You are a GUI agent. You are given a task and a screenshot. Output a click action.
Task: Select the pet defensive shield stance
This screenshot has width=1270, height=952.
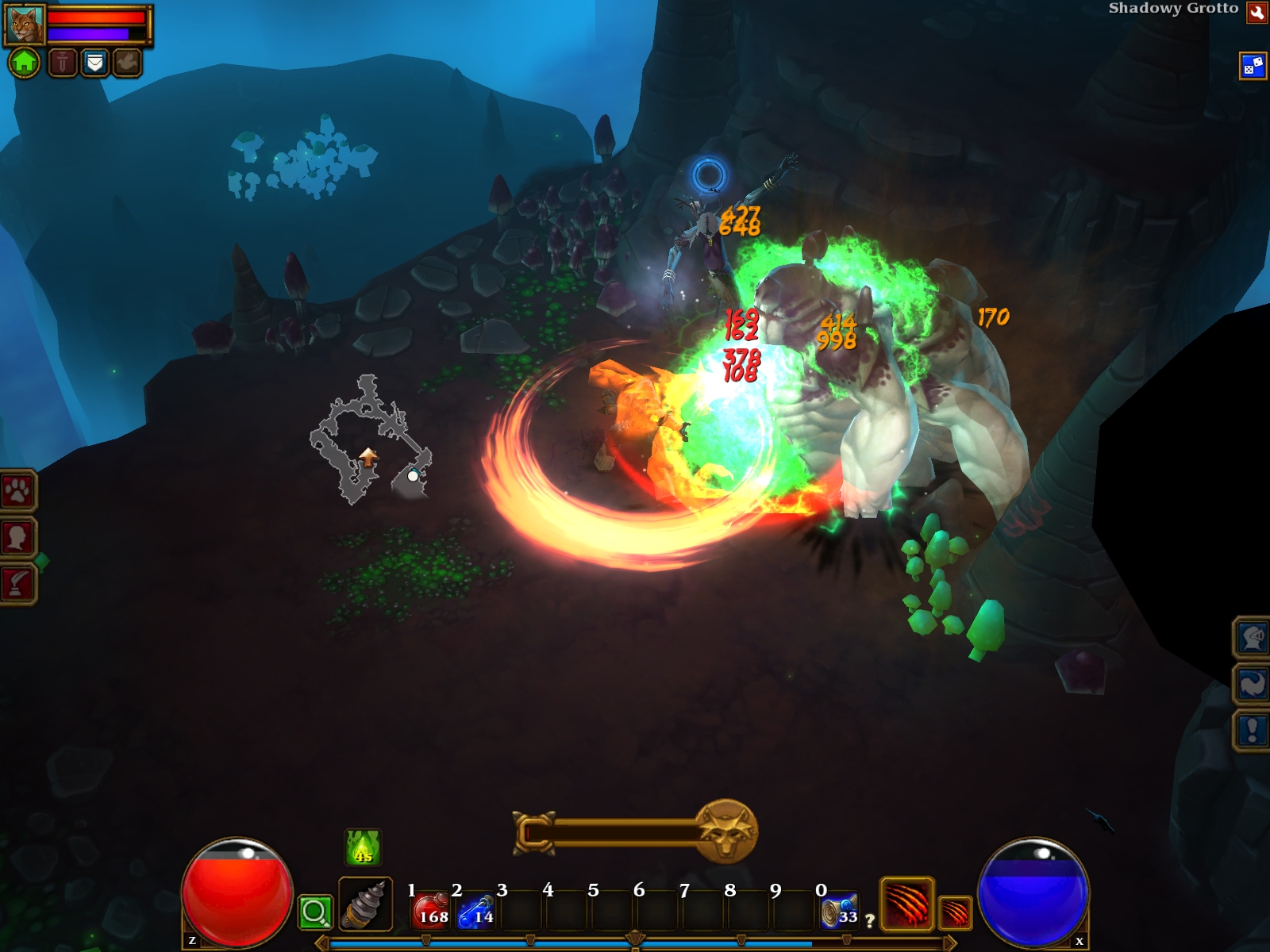click(94, 62)
